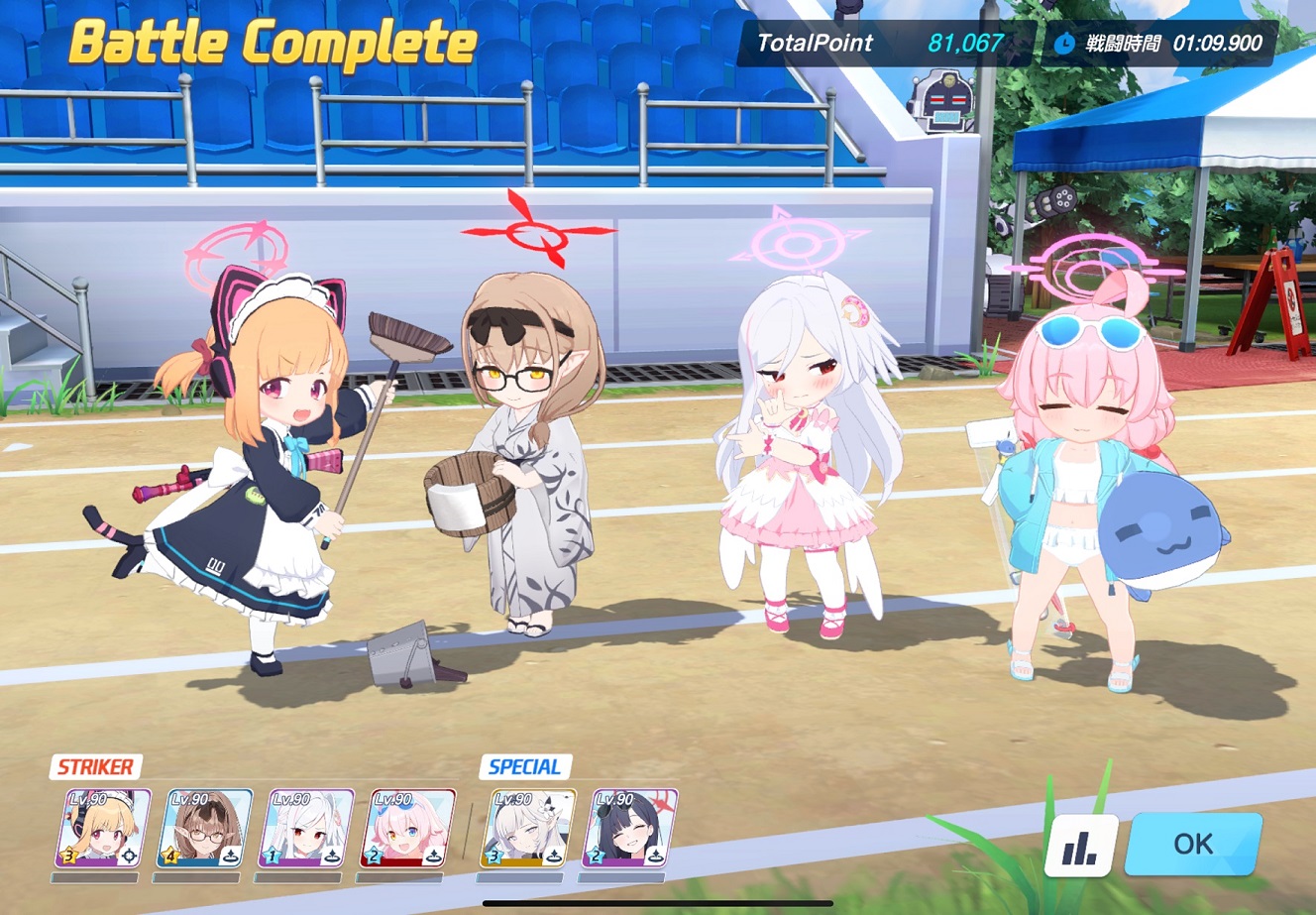Choose the silver-haired special student portrait
The width and height of the screenshot is (1316, 915).
(x=528, y=829)
